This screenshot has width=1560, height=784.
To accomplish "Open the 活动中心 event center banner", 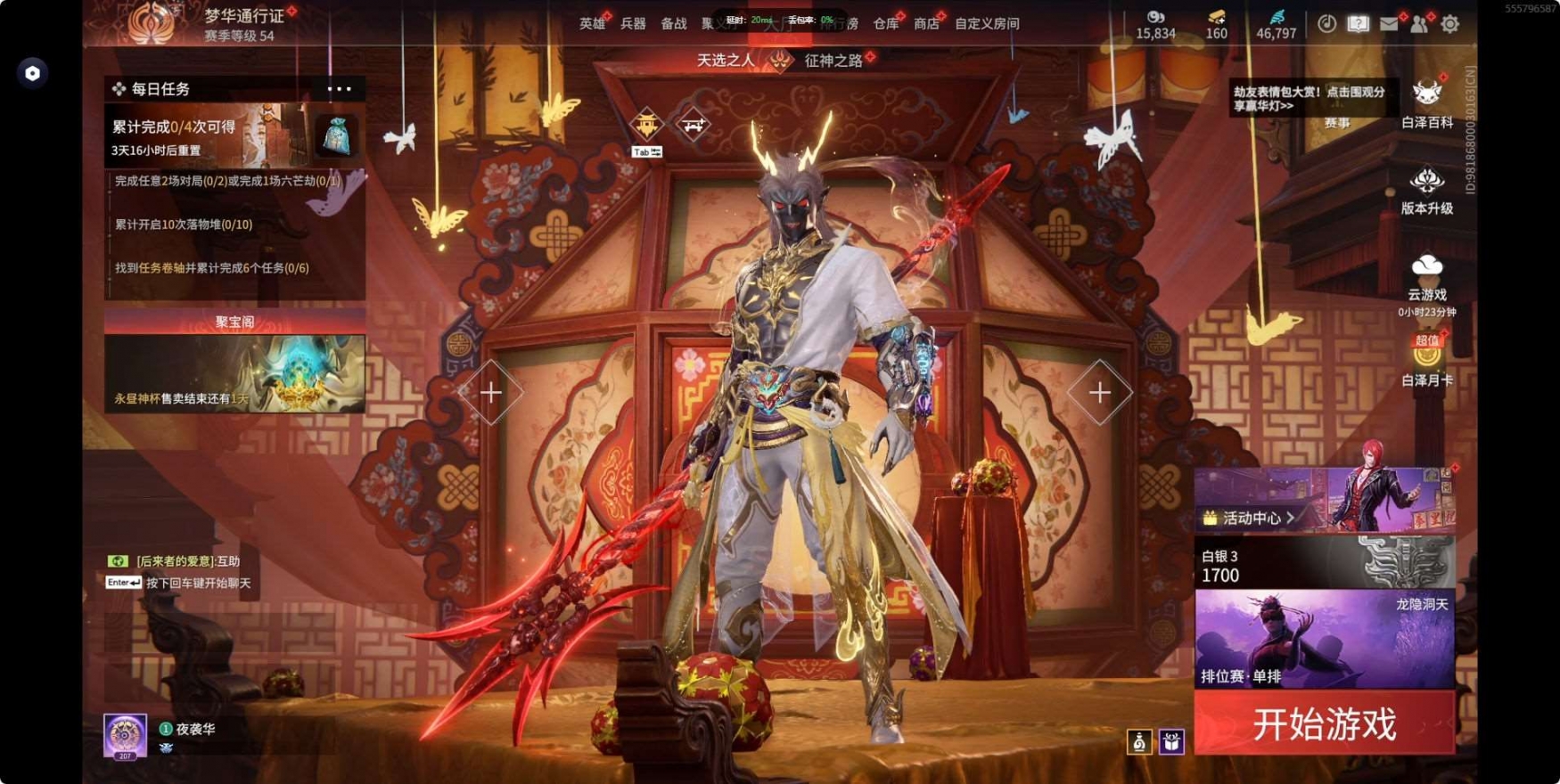I will (1324, 501).
